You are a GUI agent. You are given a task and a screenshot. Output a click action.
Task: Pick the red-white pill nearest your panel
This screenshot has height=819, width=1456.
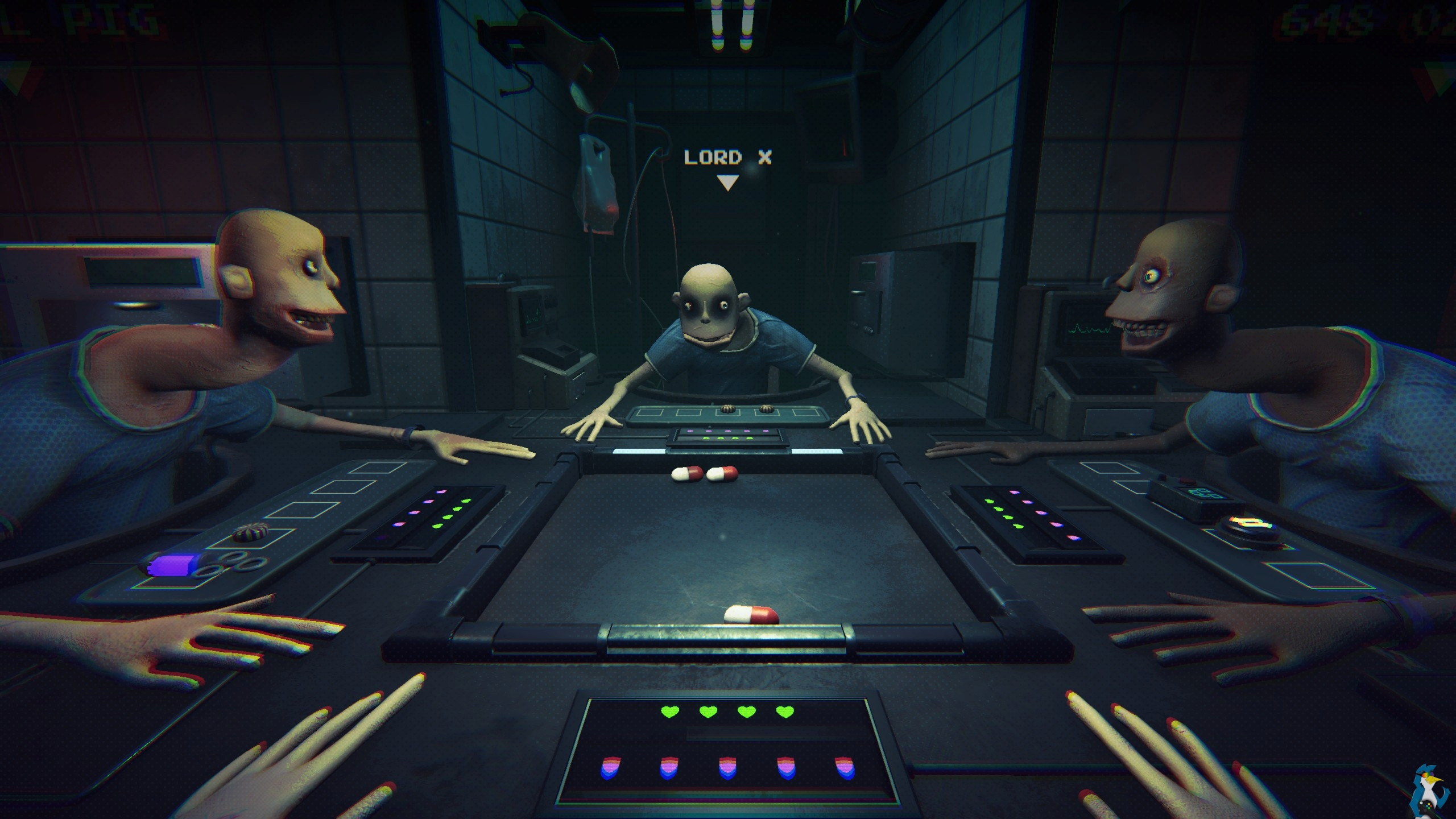(751, 615)
